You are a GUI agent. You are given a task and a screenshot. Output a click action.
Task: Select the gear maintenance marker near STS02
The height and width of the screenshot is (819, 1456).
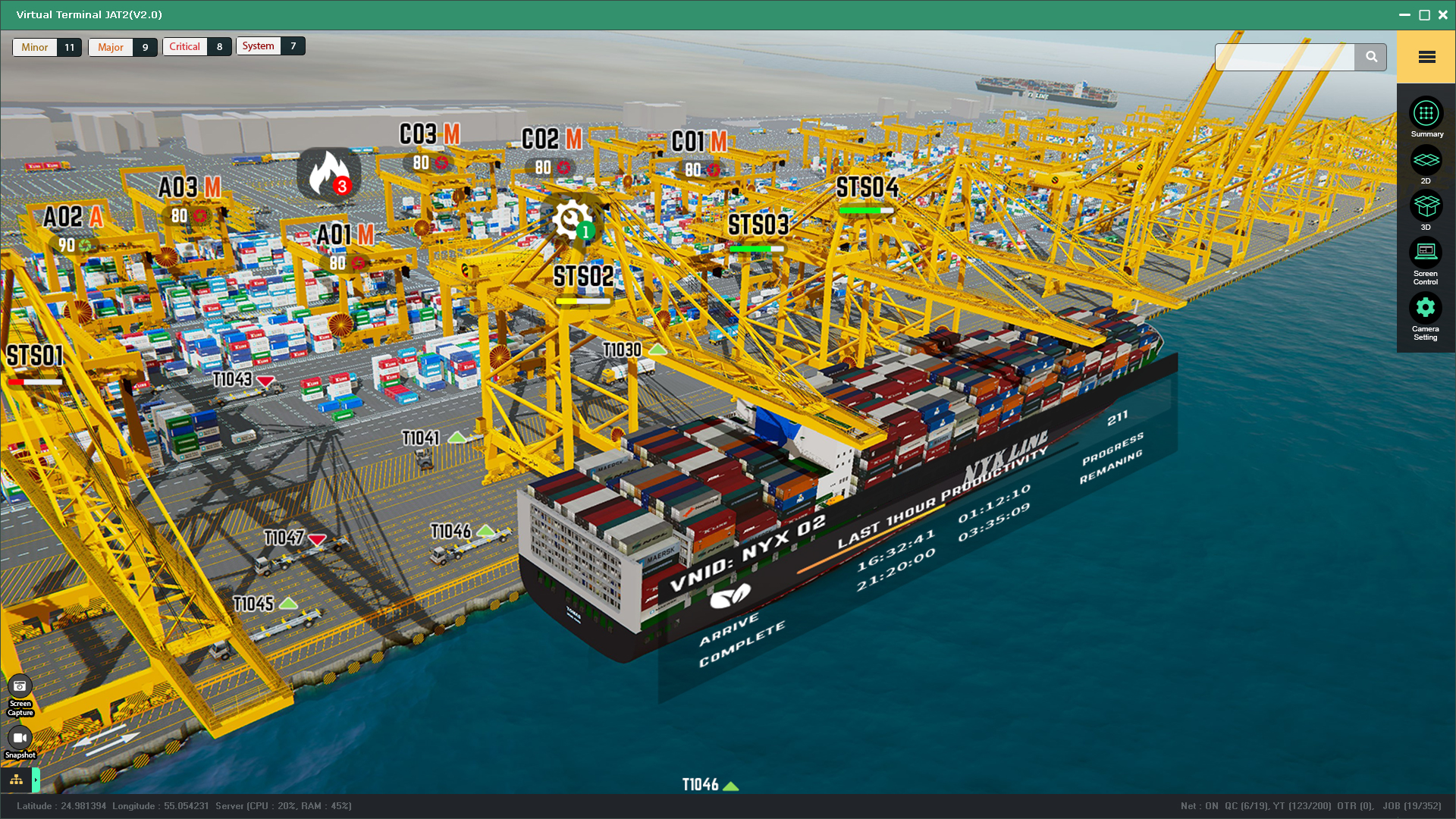(x=571, y=220)
